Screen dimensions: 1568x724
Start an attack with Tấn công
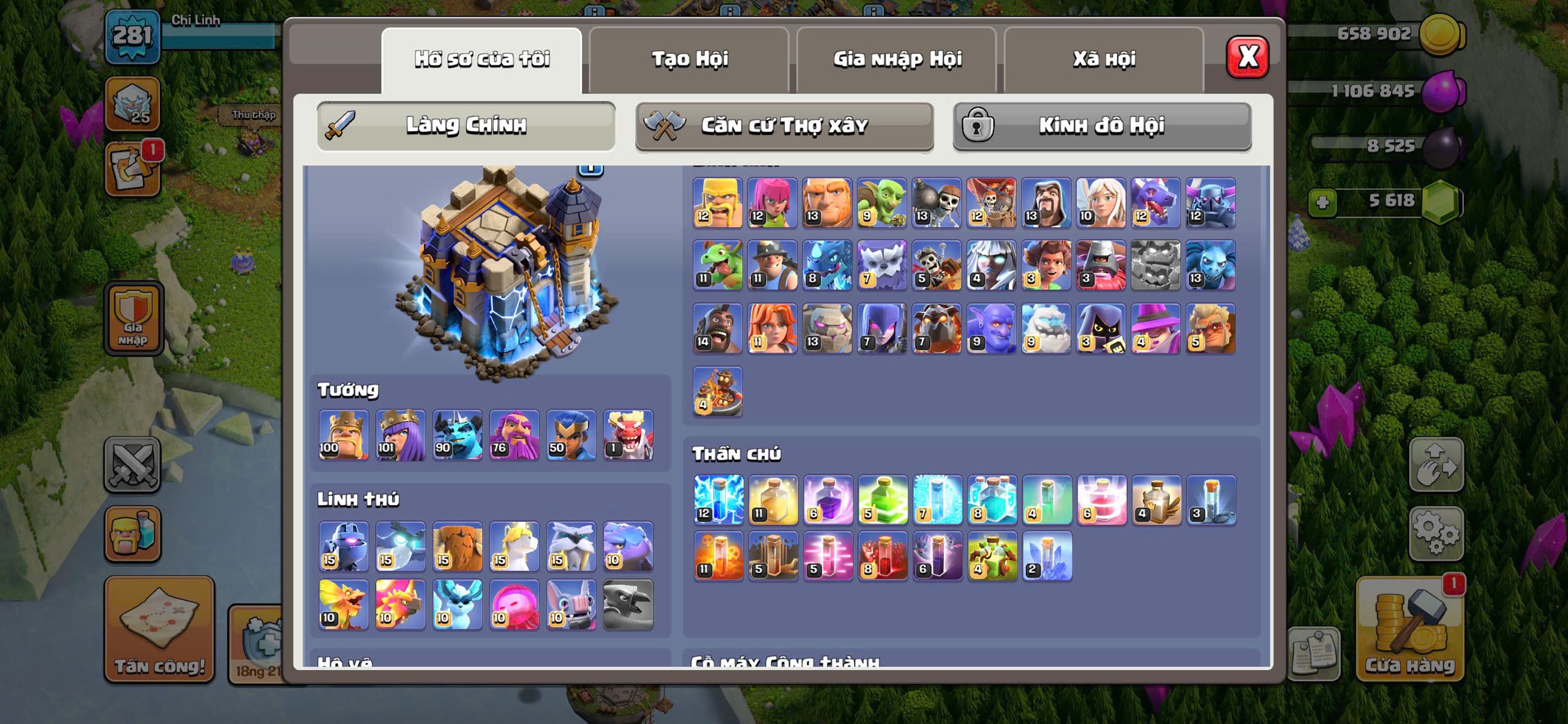click(x=159, y=630)
